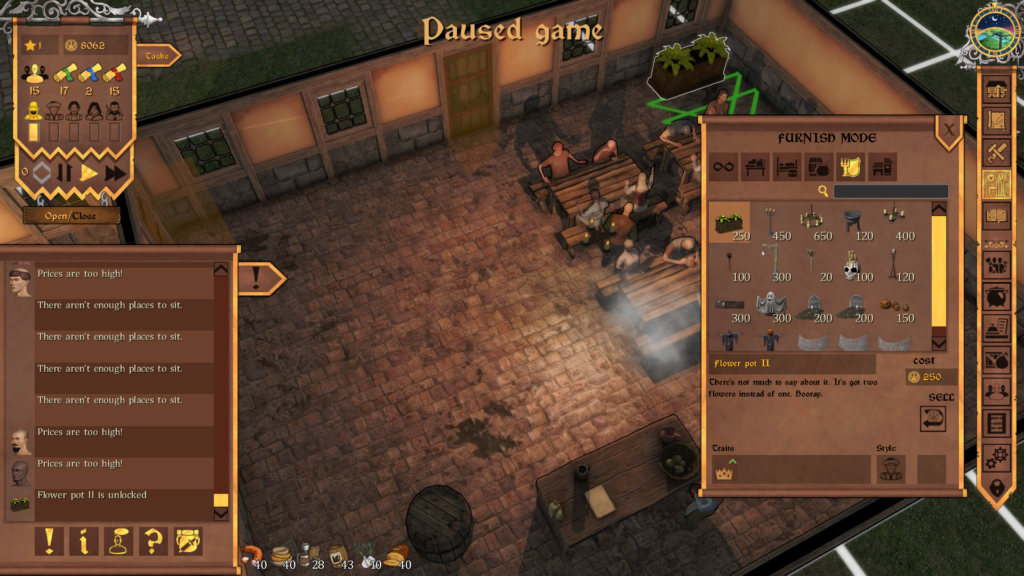Open the settings gears on the side toolbar
Image resolution: width=1024 pixels, height=576 pixels.
point(997,457)
